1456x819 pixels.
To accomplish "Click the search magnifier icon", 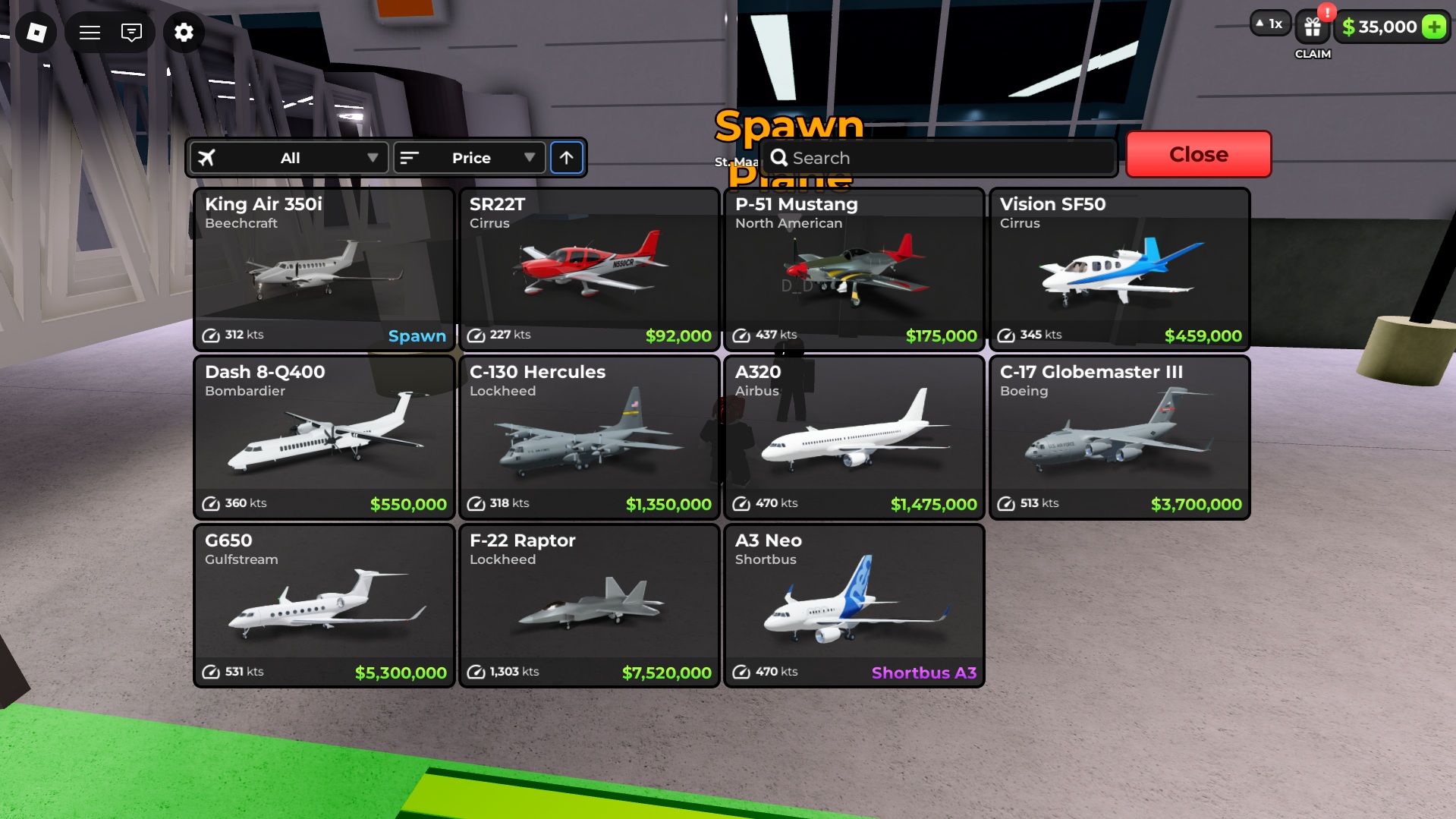I will [780, 157].
